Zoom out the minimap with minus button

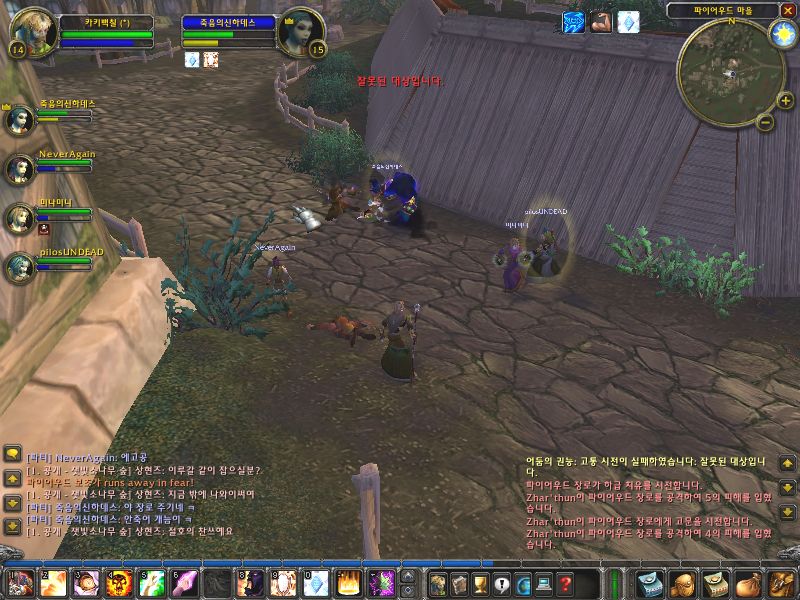[x=763, y=123]
